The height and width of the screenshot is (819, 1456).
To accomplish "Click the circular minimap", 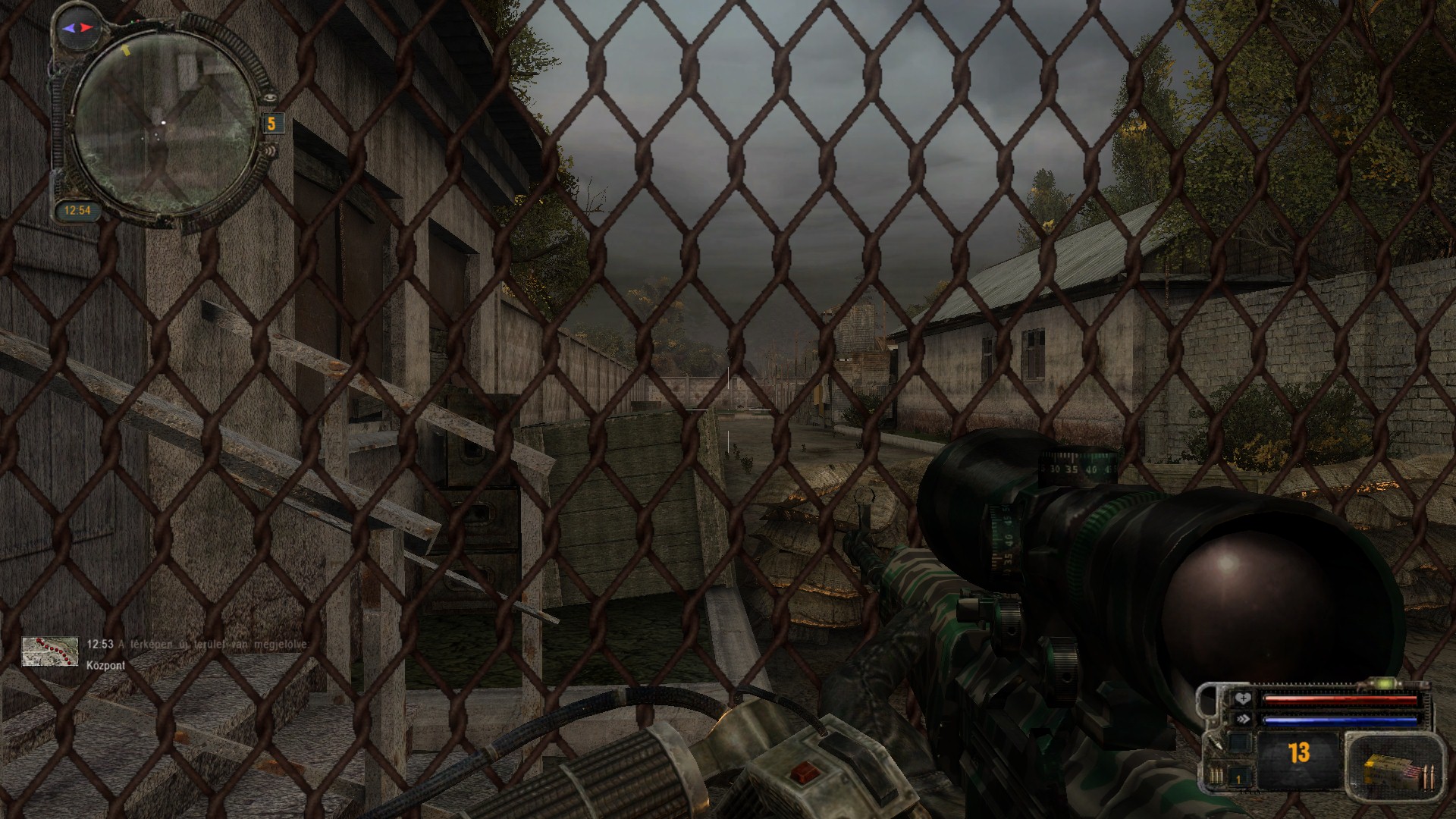I will tap(165, 125).
